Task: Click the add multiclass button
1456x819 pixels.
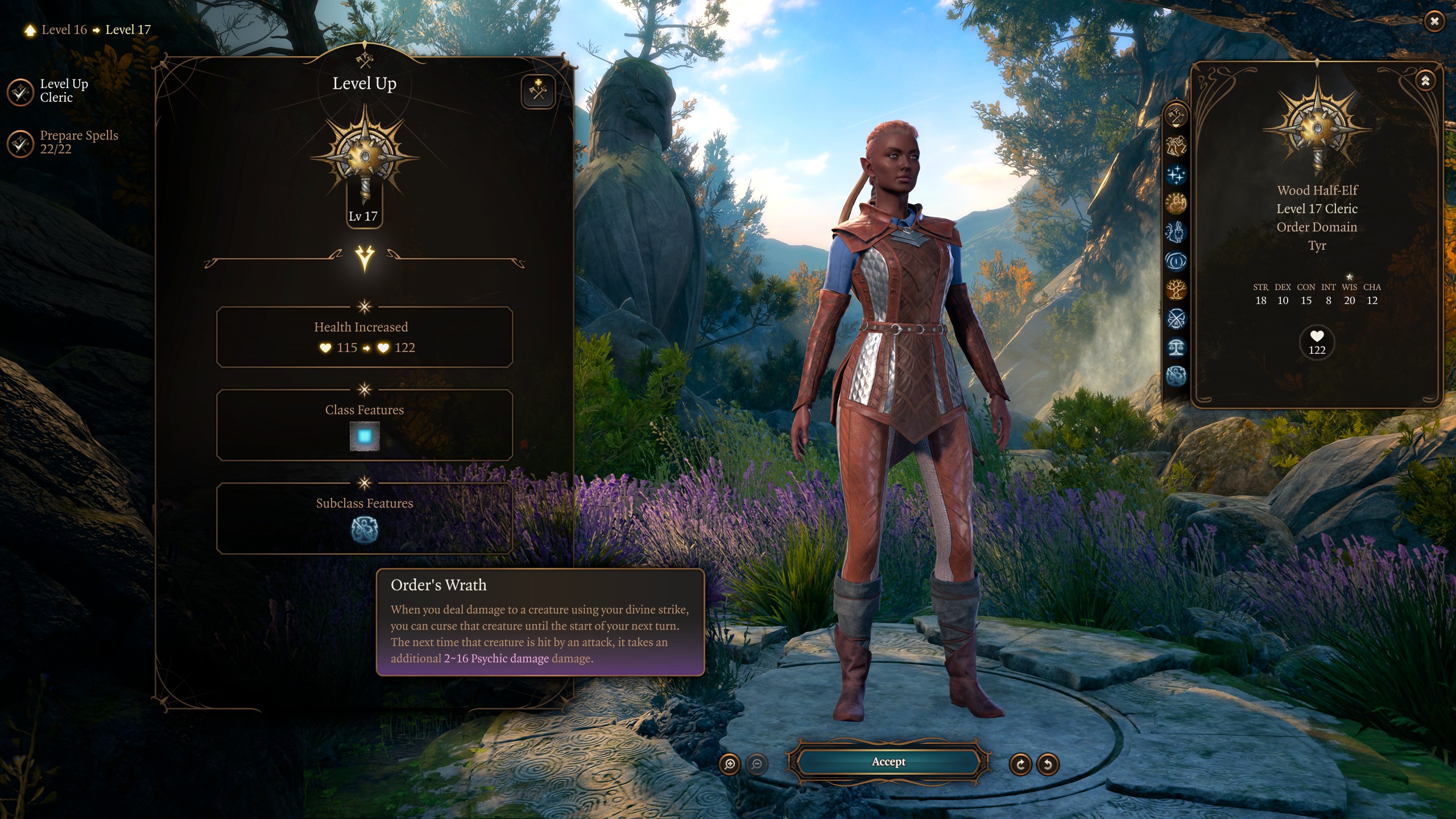Action: pyautogui.click(x=537, y=91)
